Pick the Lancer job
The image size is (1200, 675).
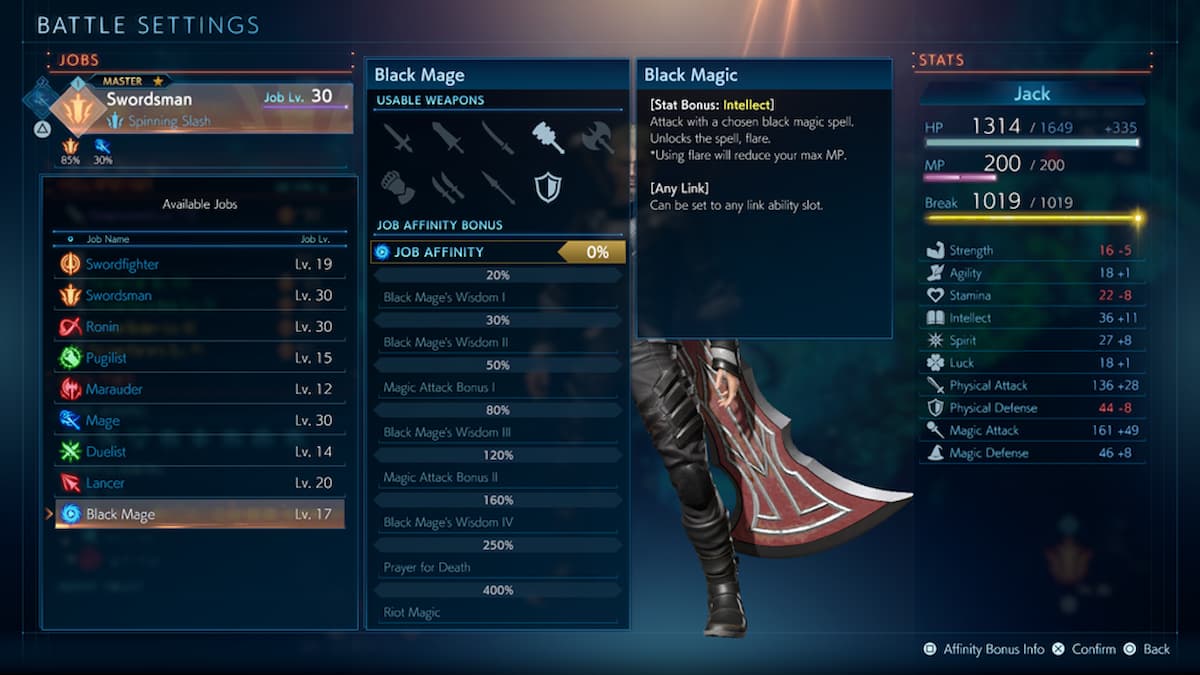(x=199, y=483)
